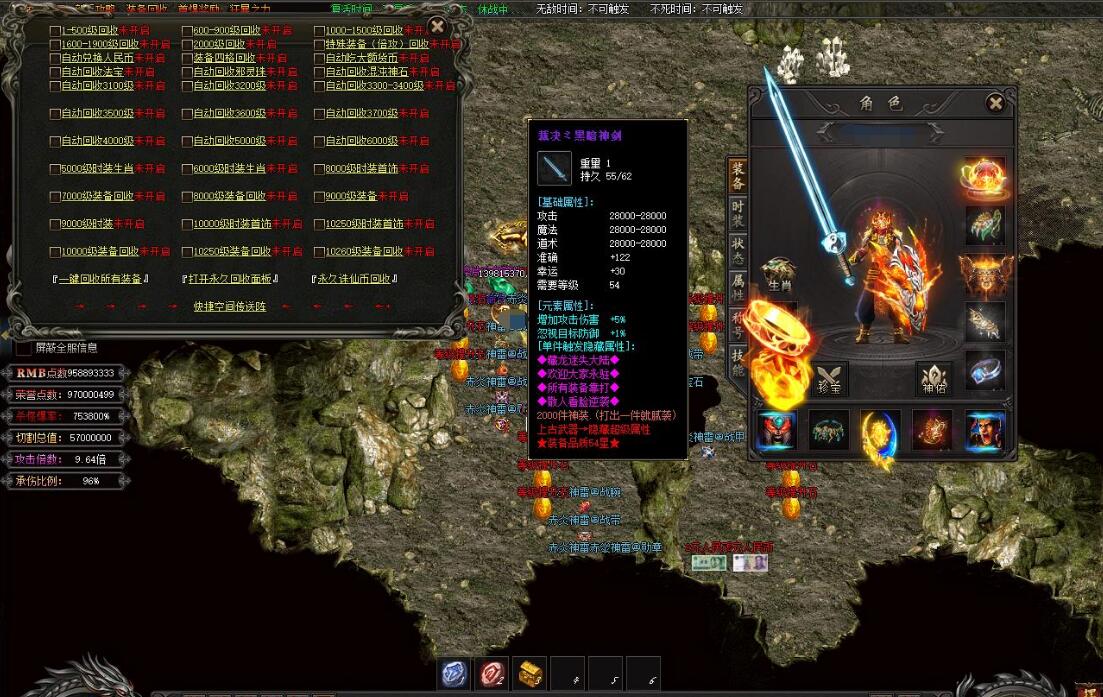
Task: Open the 神佑 blessing button
Action: point(934,379)
